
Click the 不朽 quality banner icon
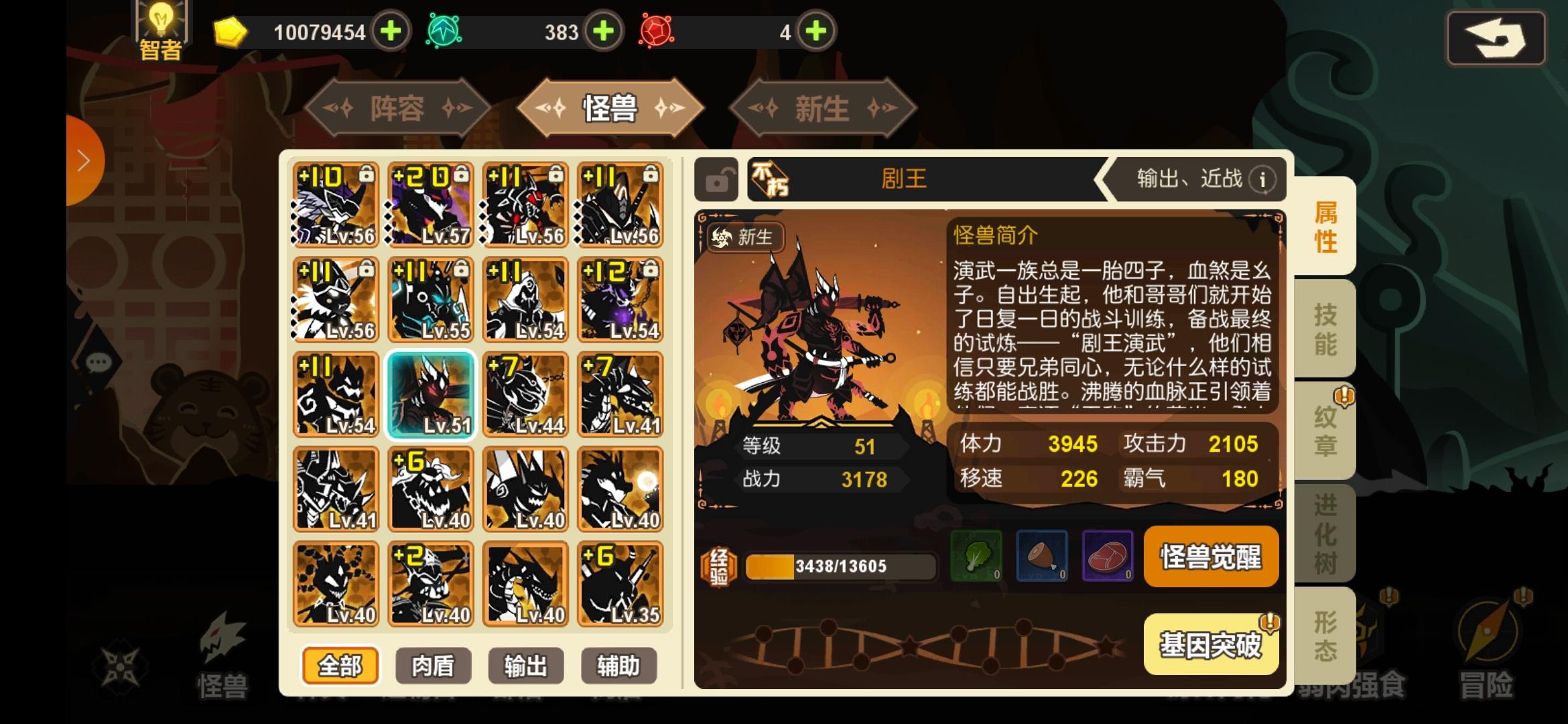pyautogui.click(x=769, y=178)
